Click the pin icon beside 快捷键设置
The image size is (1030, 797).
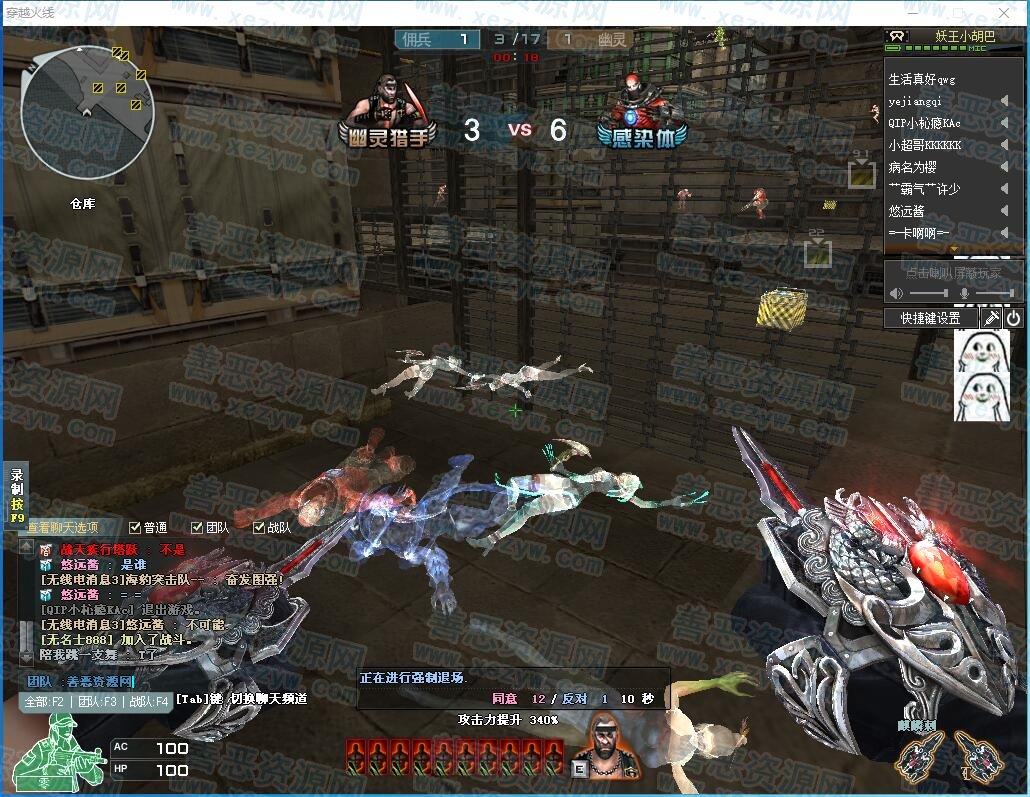tap(991, 318)
